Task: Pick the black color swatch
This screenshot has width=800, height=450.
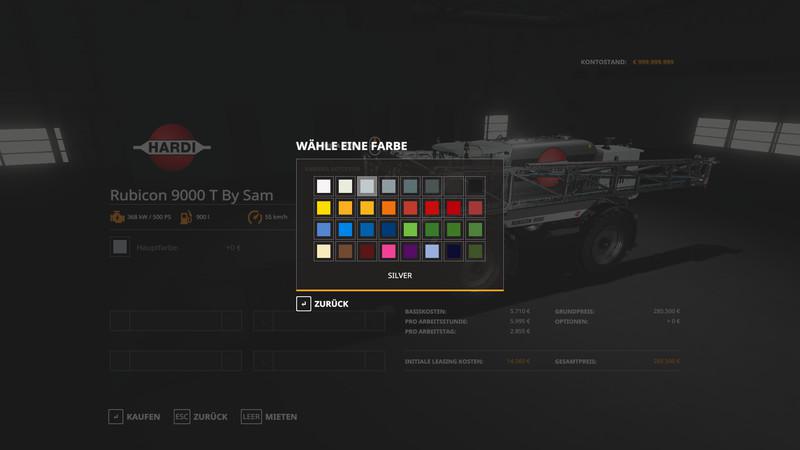Action: point(475,186)
